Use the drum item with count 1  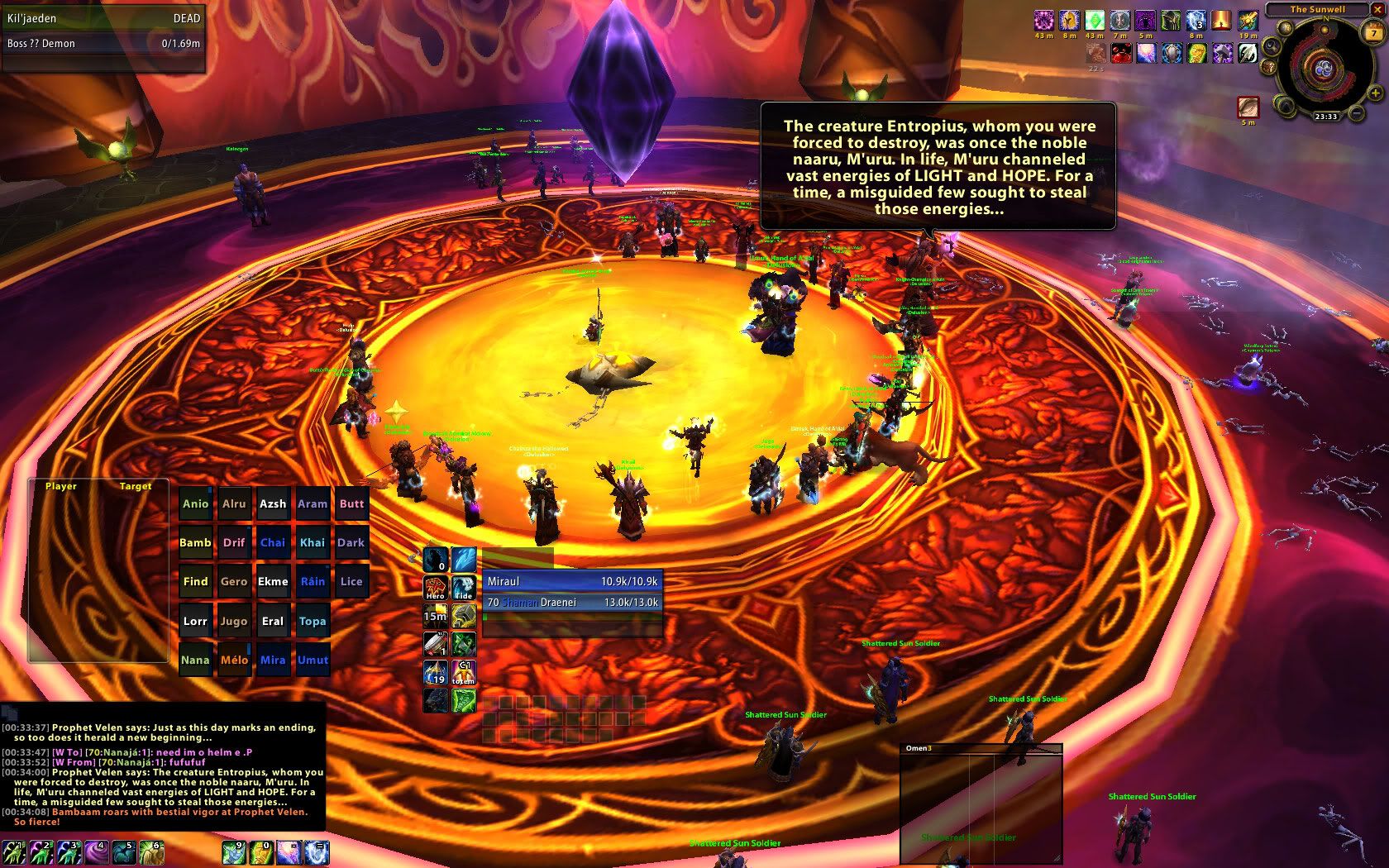[436, 644]
